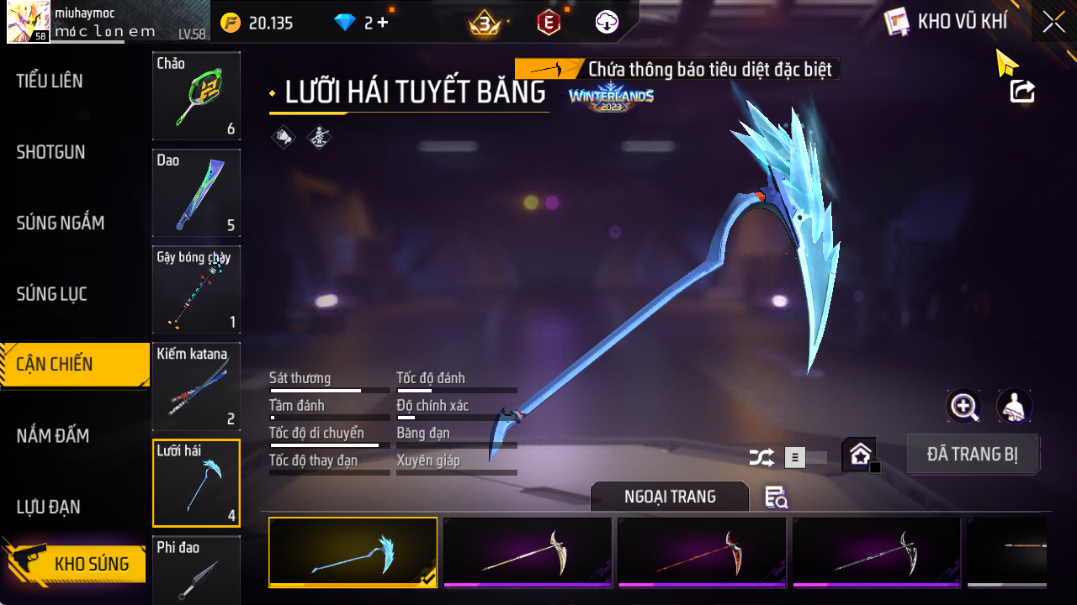Open the Tiểu Liên weapon category
The width and height of the screenshot is (1077, 605).
[x=50, y=81]
